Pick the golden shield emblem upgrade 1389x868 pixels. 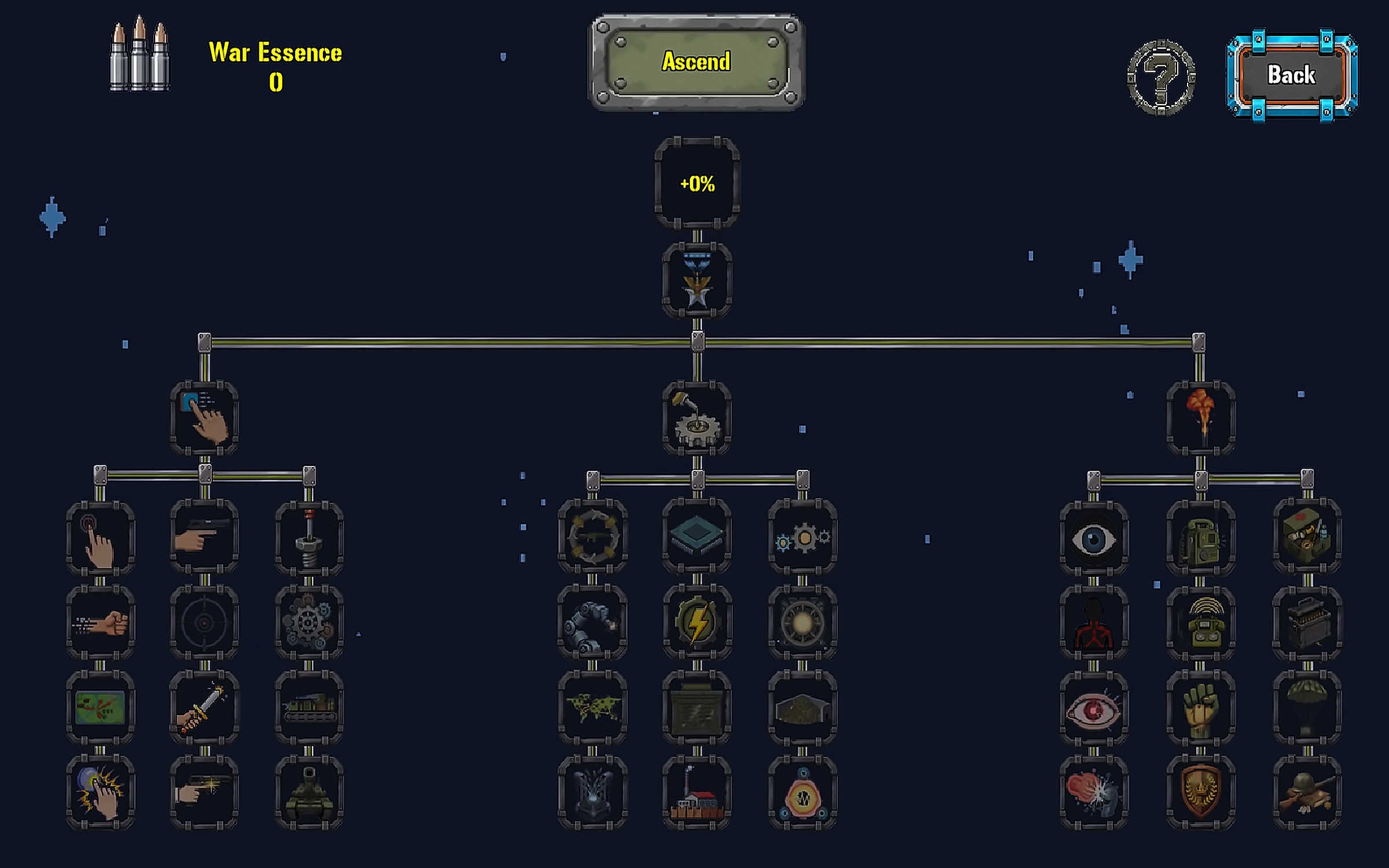point(1201,793)
